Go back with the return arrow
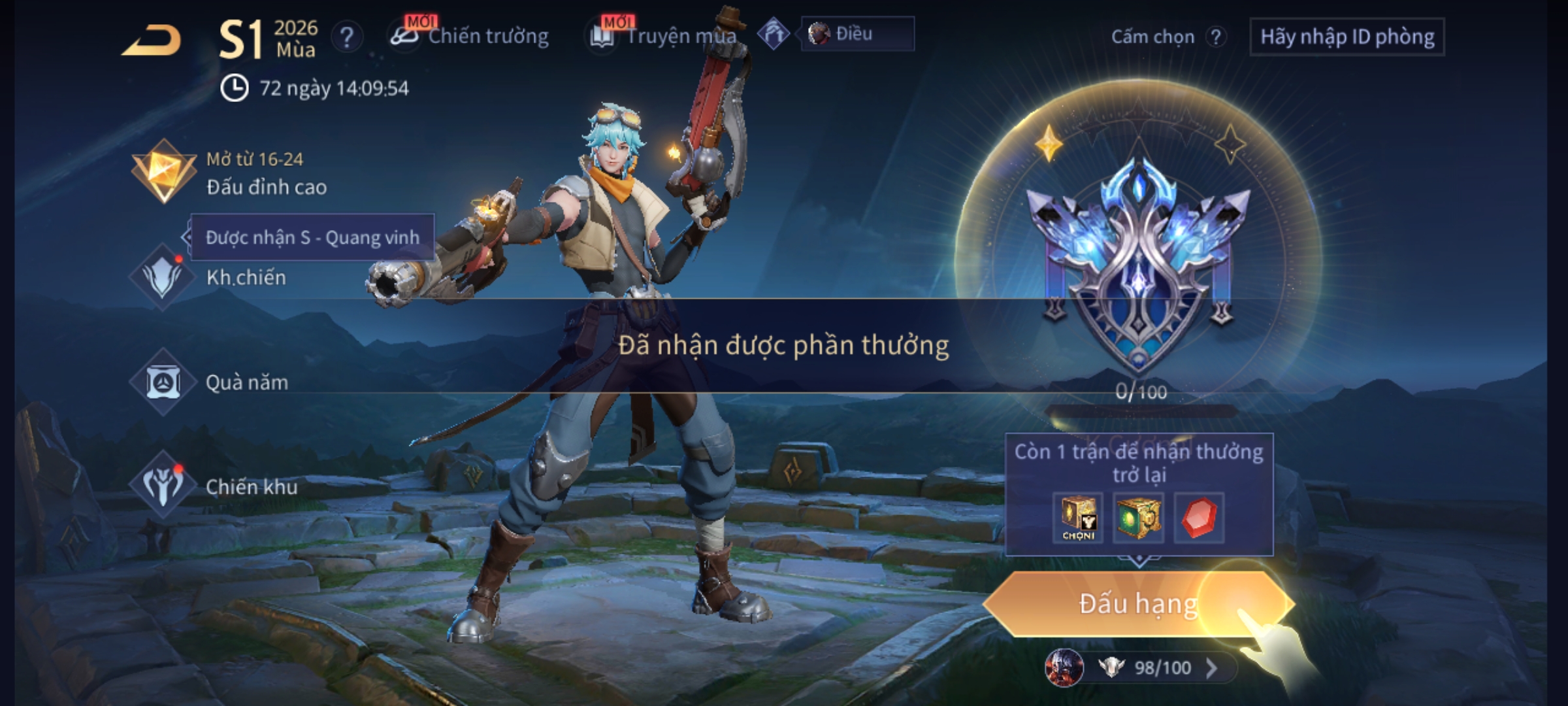Screen dimensions: 1568x706 152,41
